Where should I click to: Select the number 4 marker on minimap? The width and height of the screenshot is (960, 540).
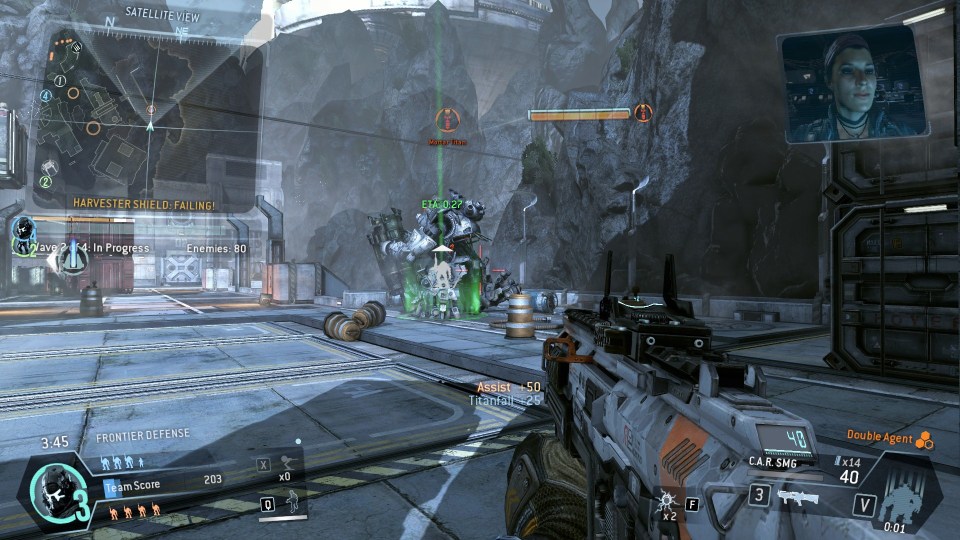(x=45, y=96)
